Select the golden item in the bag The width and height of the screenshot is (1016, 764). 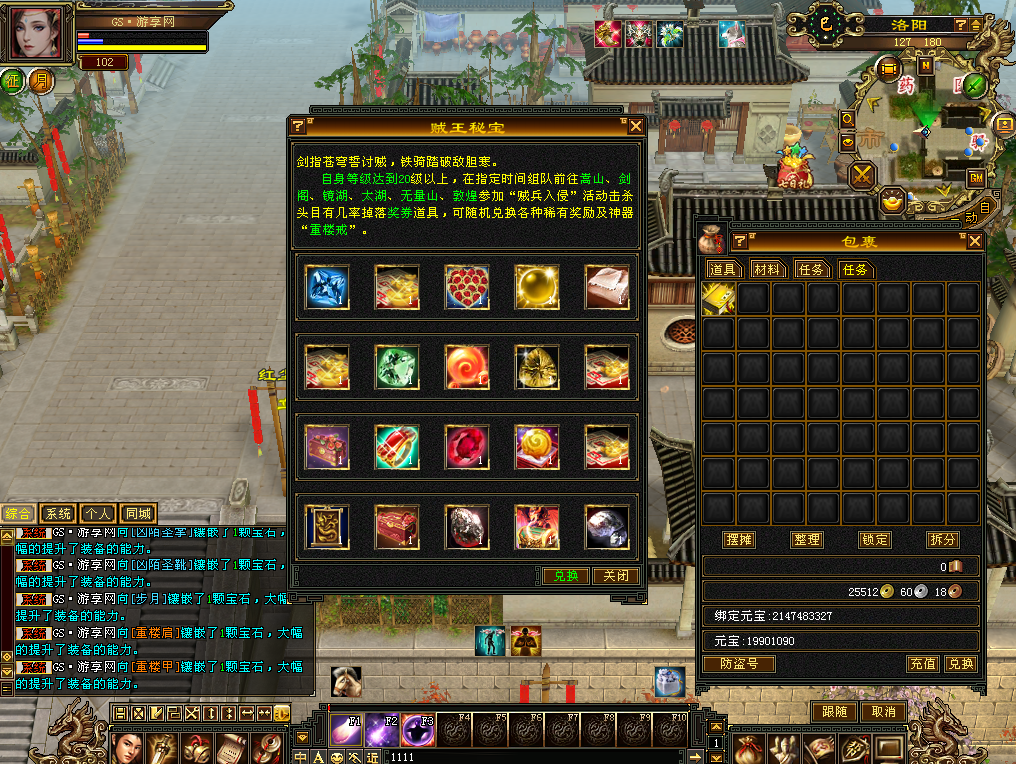click(x=719, y=299)
